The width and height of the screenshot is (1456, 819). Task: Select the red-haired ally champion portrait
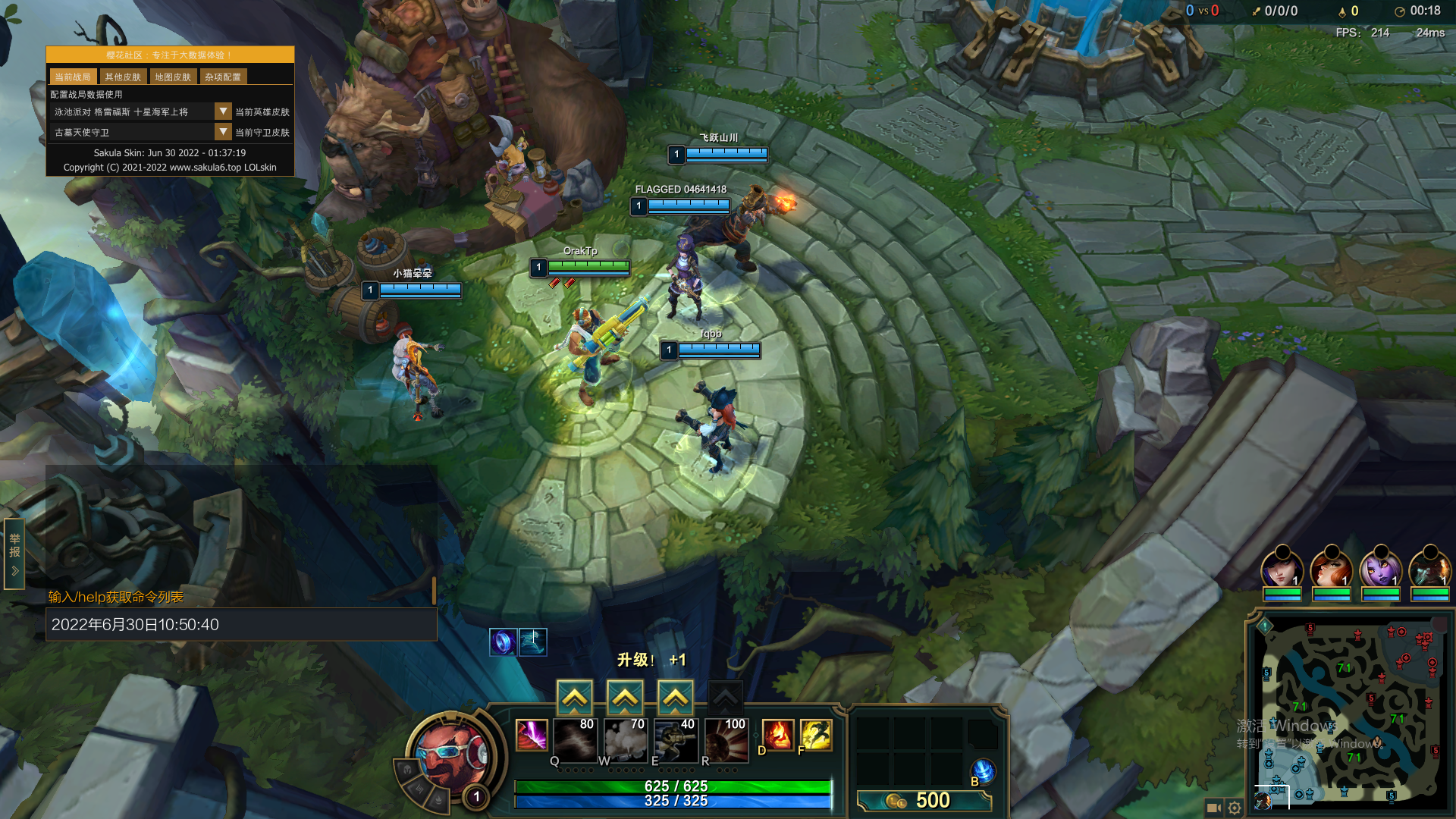pos(1332,567)
